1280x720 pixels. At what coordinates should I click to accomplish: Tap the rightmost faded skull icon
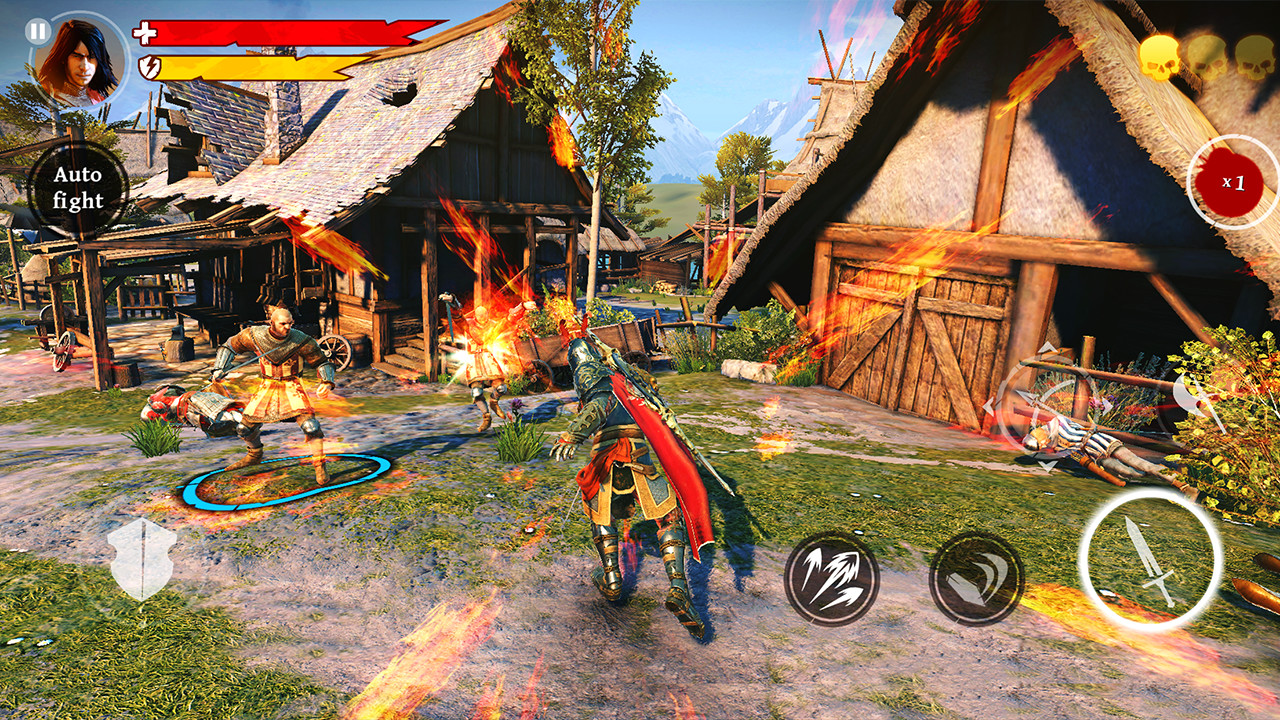1255,55
